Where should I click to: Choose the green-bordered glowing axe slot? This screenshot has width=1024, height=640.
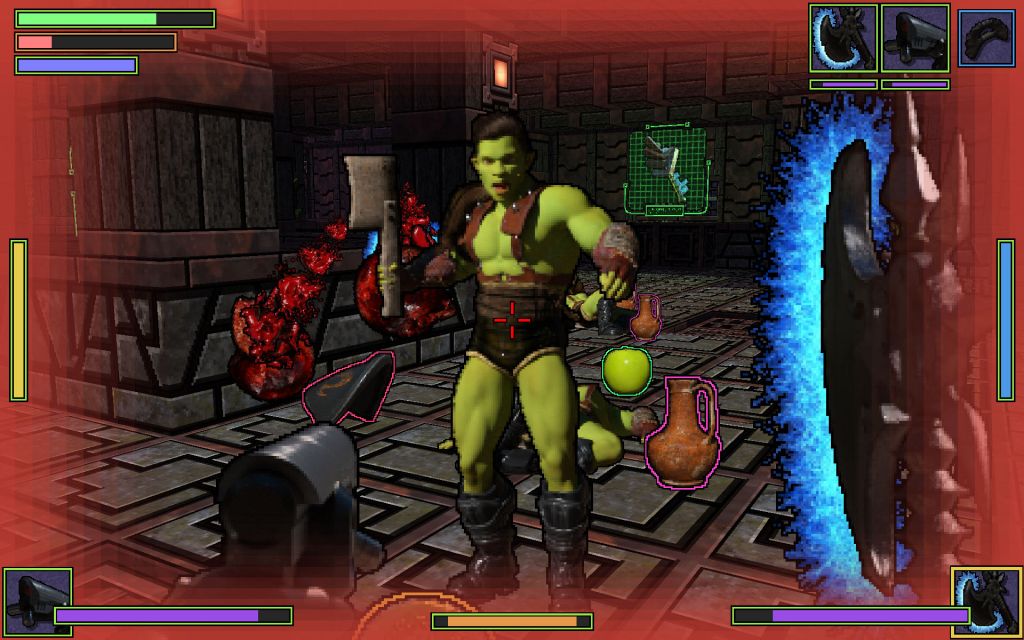click(x=843, y=38)
